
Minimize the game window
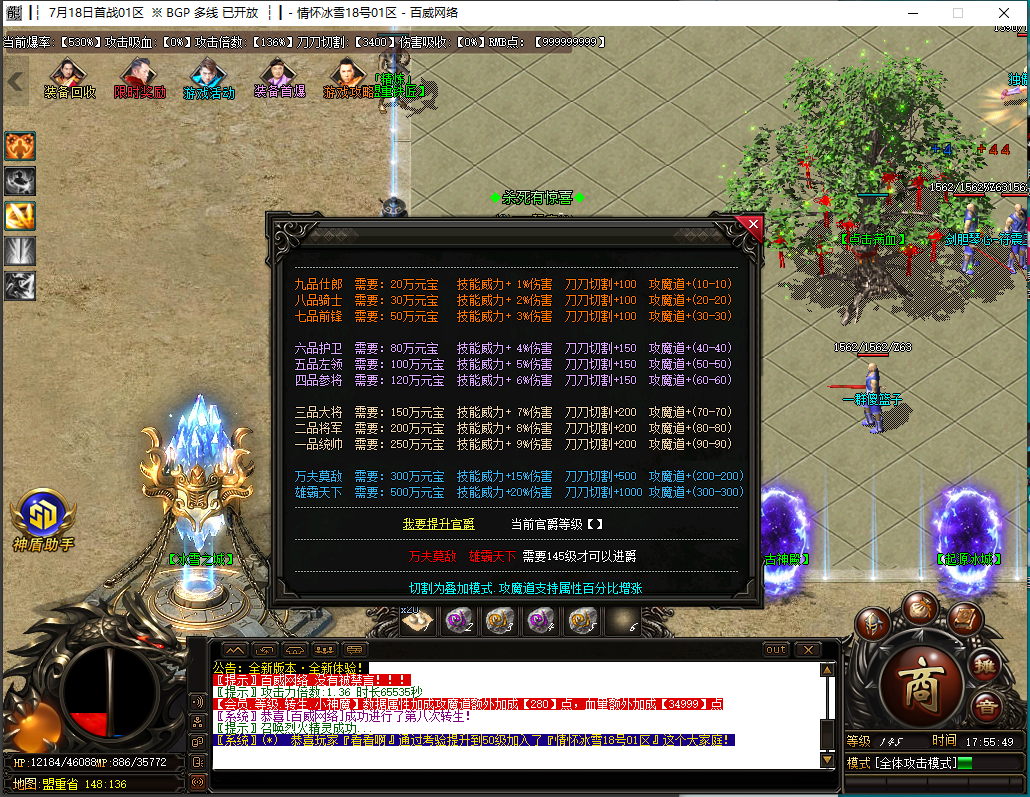point(911,13)
